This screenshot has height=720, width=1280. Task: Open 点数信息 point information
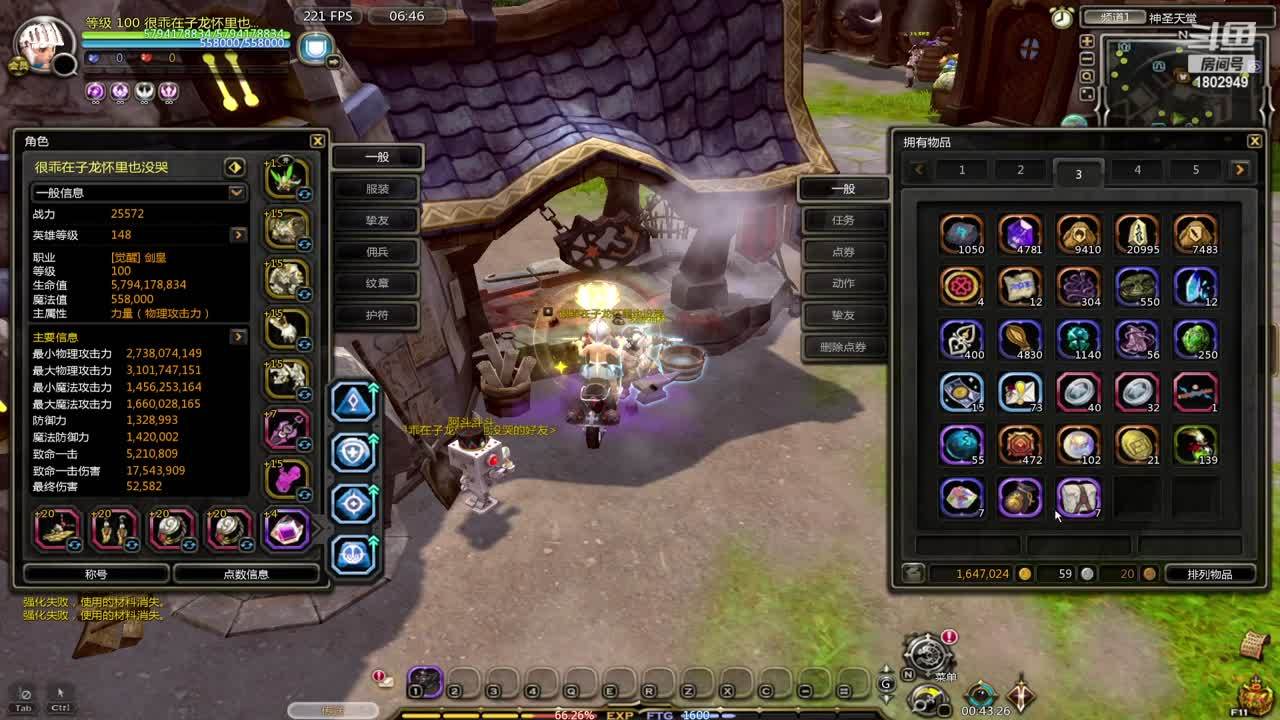pyautogui.click(x=246, y=574)
